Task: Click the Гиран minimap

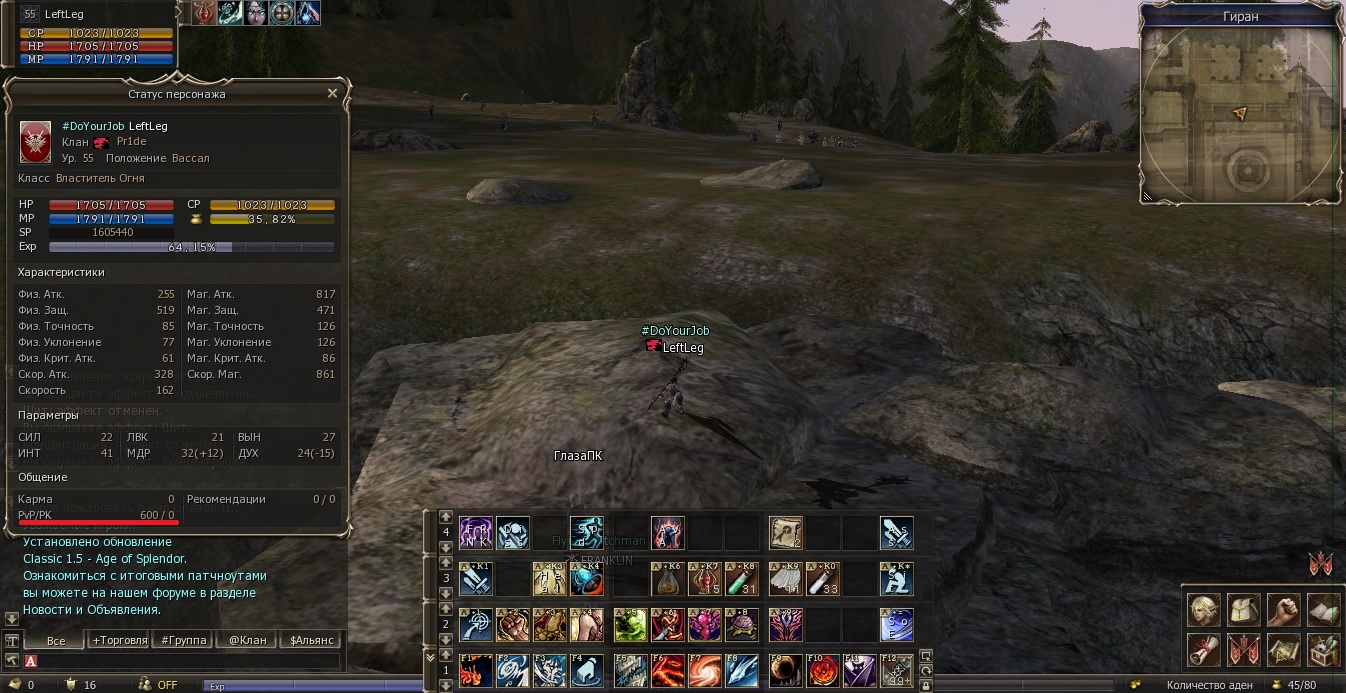Action: click(1240, 113)
